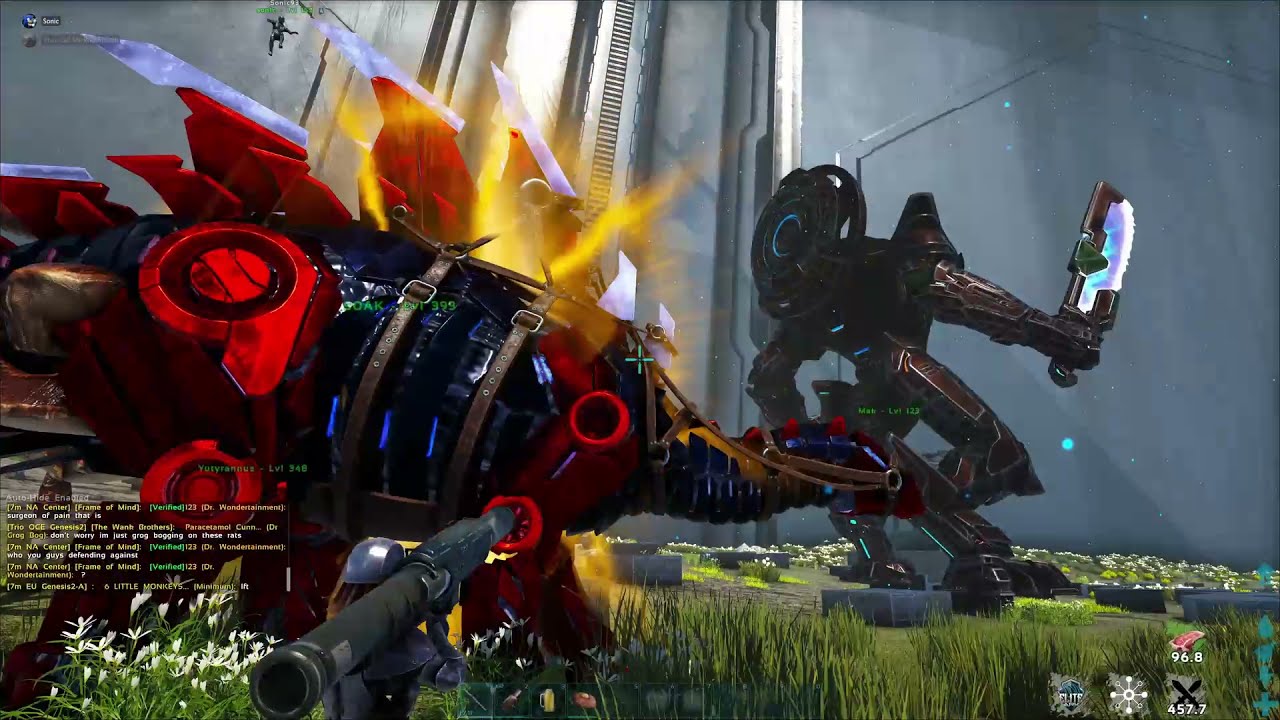Choose the brown item in hotbar slot two
Screen dimensions: 1280x720
(511, 700)
